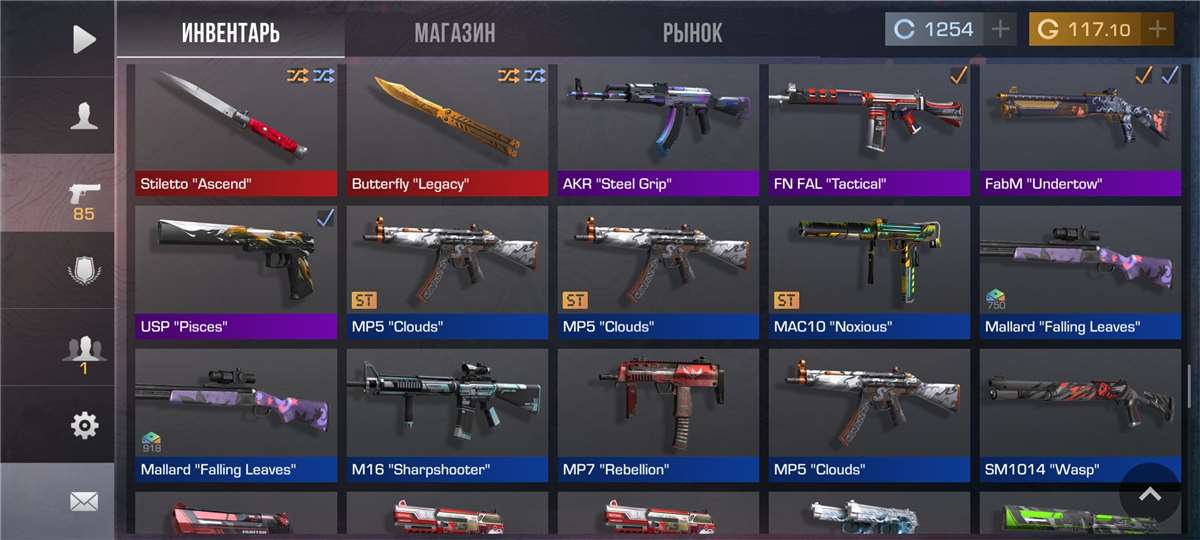
Task: Pick the FN FAL "Tactical" skin
Action: click(x=869, y=129)
